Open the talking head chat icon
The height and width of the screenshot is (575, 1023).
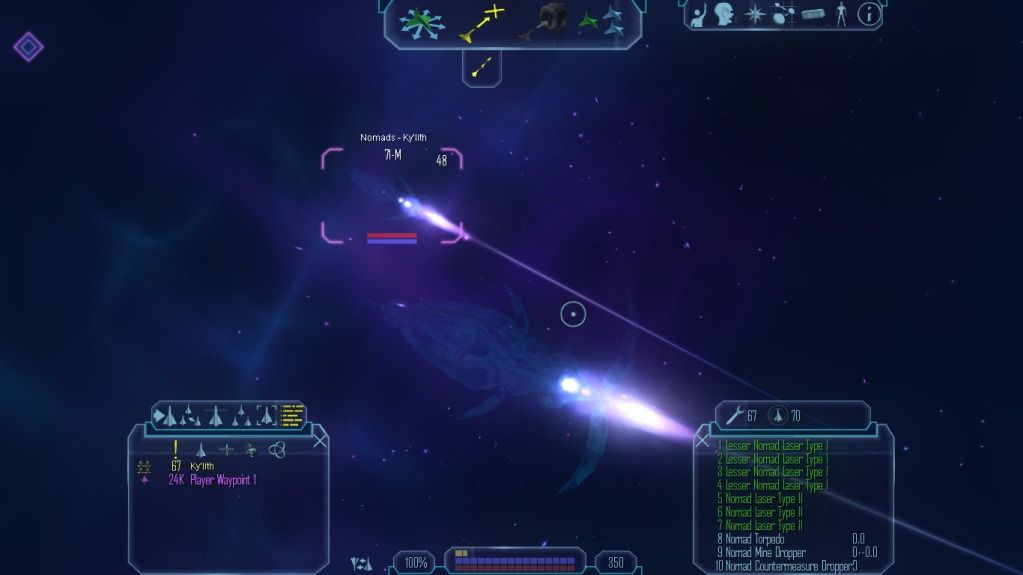(726, 14)
